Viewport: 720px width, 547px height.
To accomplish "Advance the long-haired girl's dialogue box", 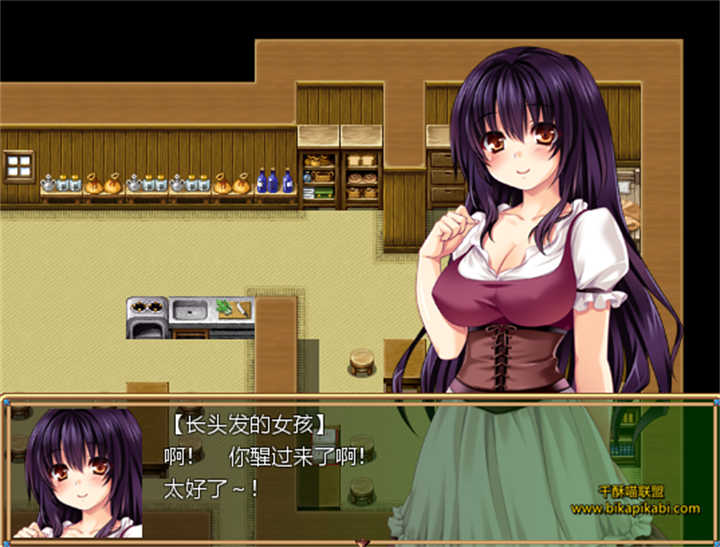I will pyautogui.click(x=360, y=468).
